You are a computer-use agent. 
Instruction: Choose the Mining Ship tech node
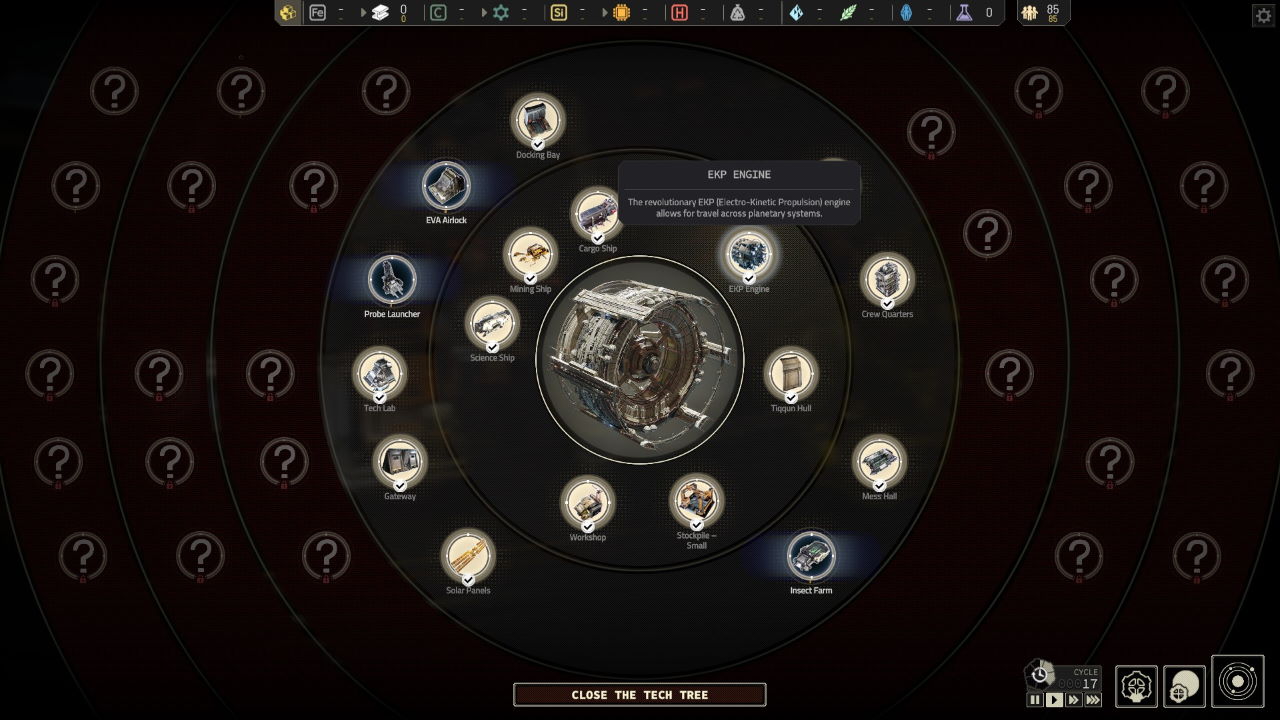point(530,255)
